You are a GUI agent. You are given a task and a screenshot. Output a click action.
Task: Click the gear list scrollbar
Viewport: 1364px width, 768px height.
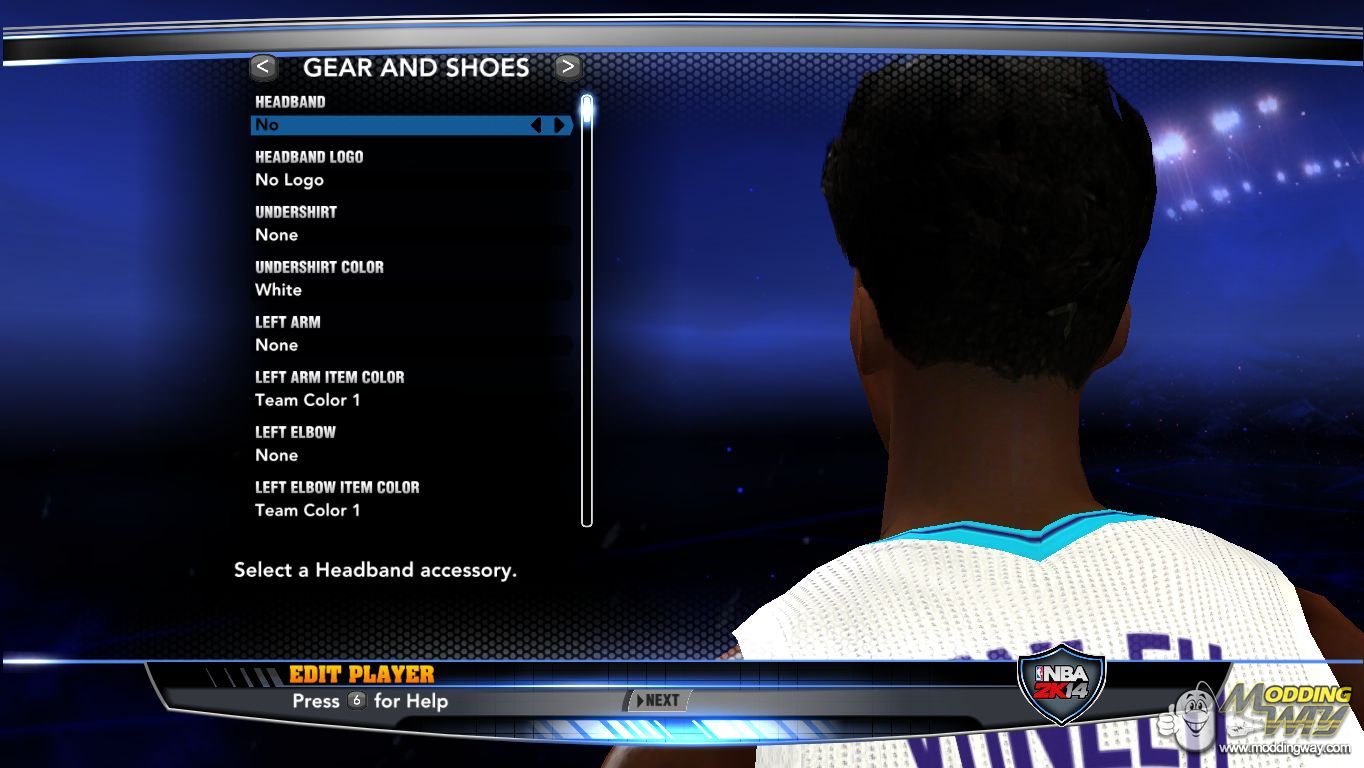point(587,310)
